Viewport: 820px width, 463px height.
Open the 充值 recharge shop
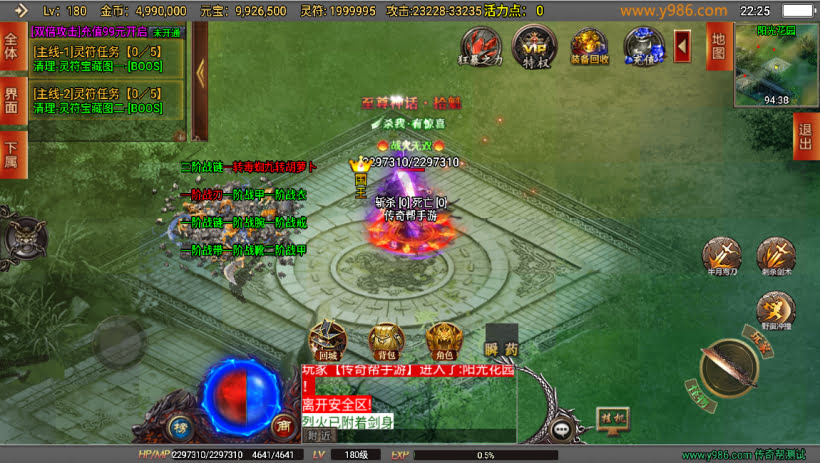click(x=643, y=46)
